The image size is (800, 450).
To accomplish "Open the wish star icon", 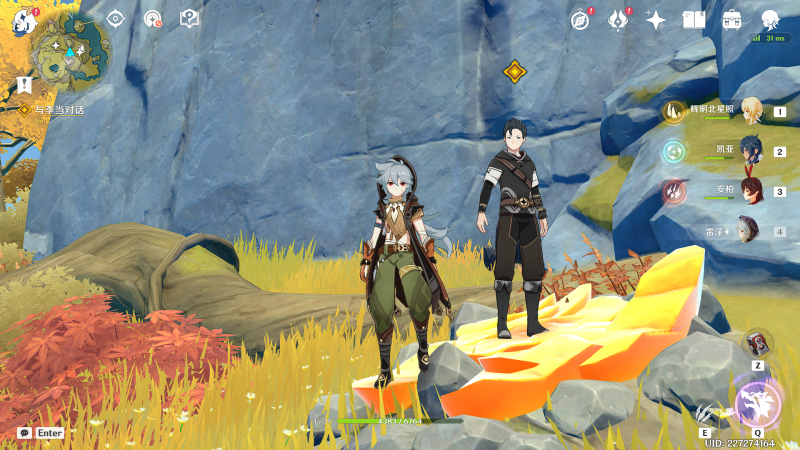I will click(x=656, y=20).
